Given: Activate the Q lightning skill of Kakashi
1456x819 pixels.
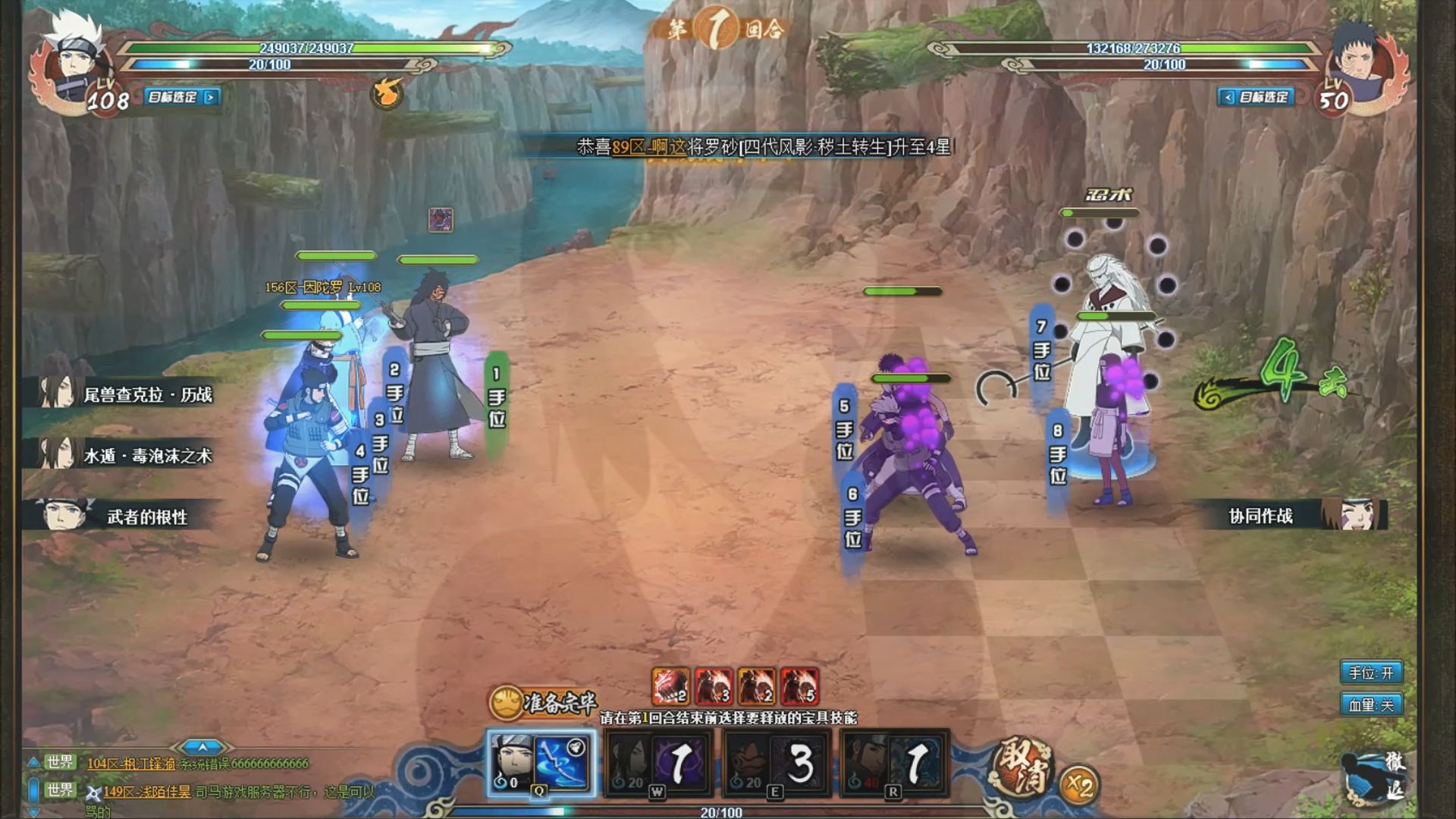Looking at the screenshot, I should click(540, 763).
